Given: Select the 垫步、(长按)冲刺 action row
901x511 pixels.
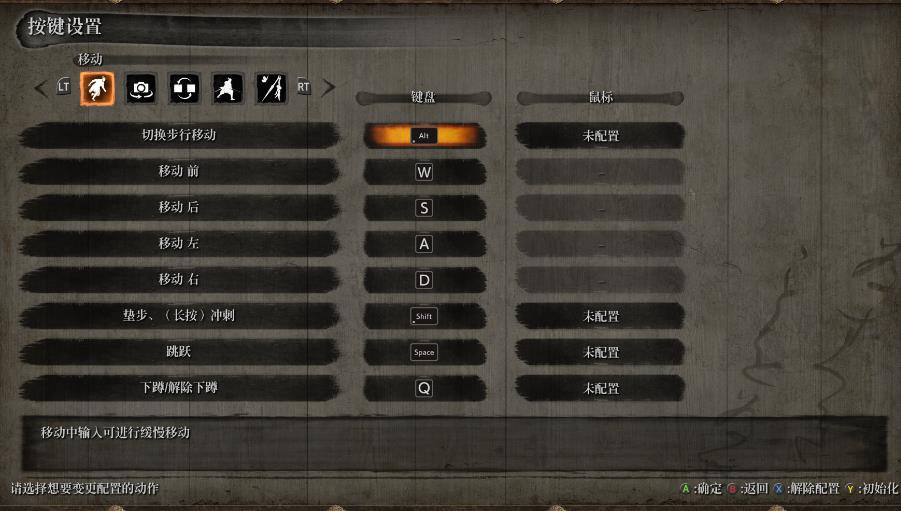Looking at the screenshot, I should click(x=179, y=316).
